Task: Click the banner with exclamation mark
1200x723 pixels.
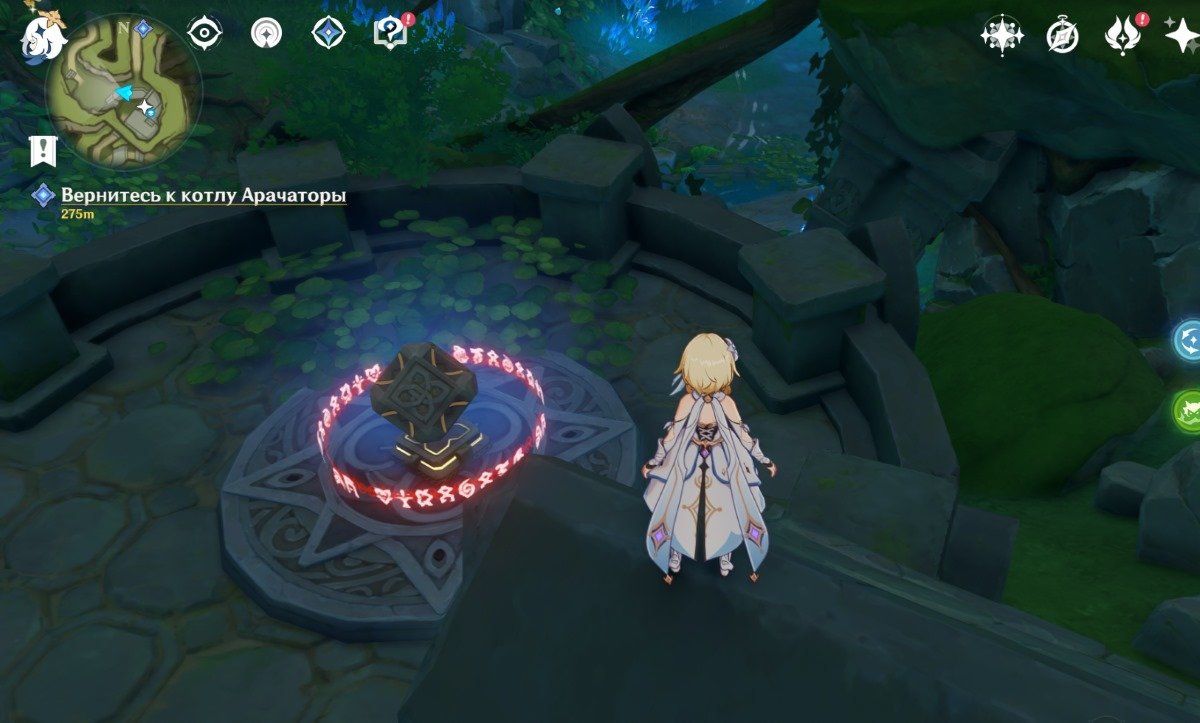Action: (43, 151)
